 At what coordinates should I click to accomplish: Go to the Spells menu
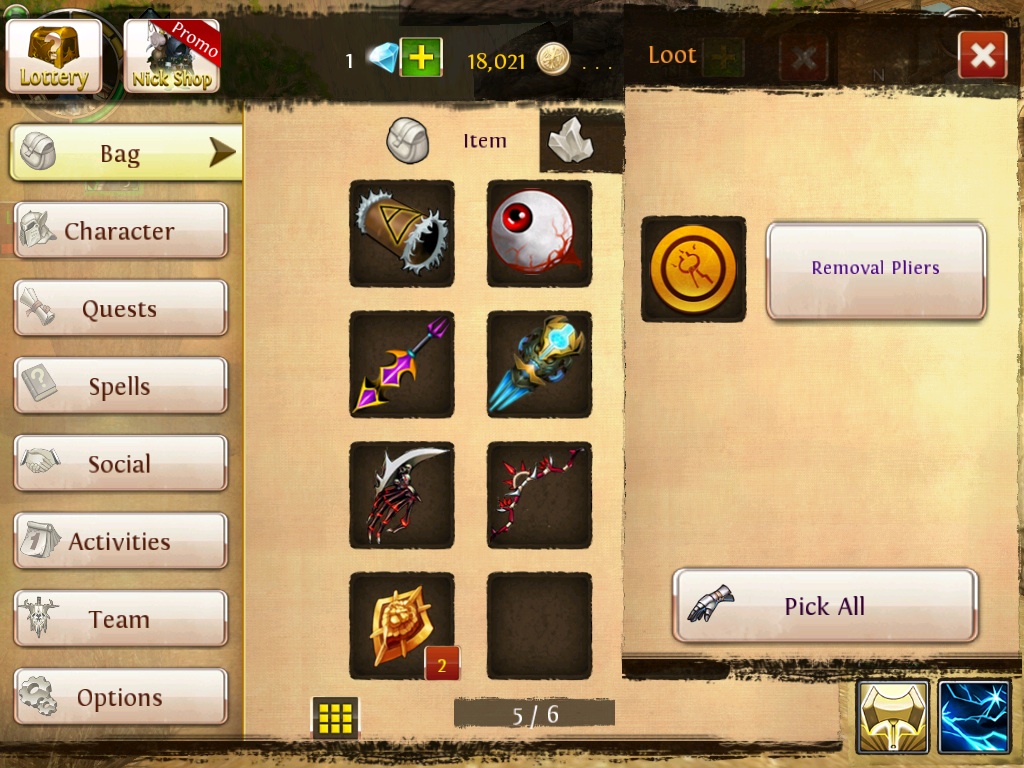point(120,386)
